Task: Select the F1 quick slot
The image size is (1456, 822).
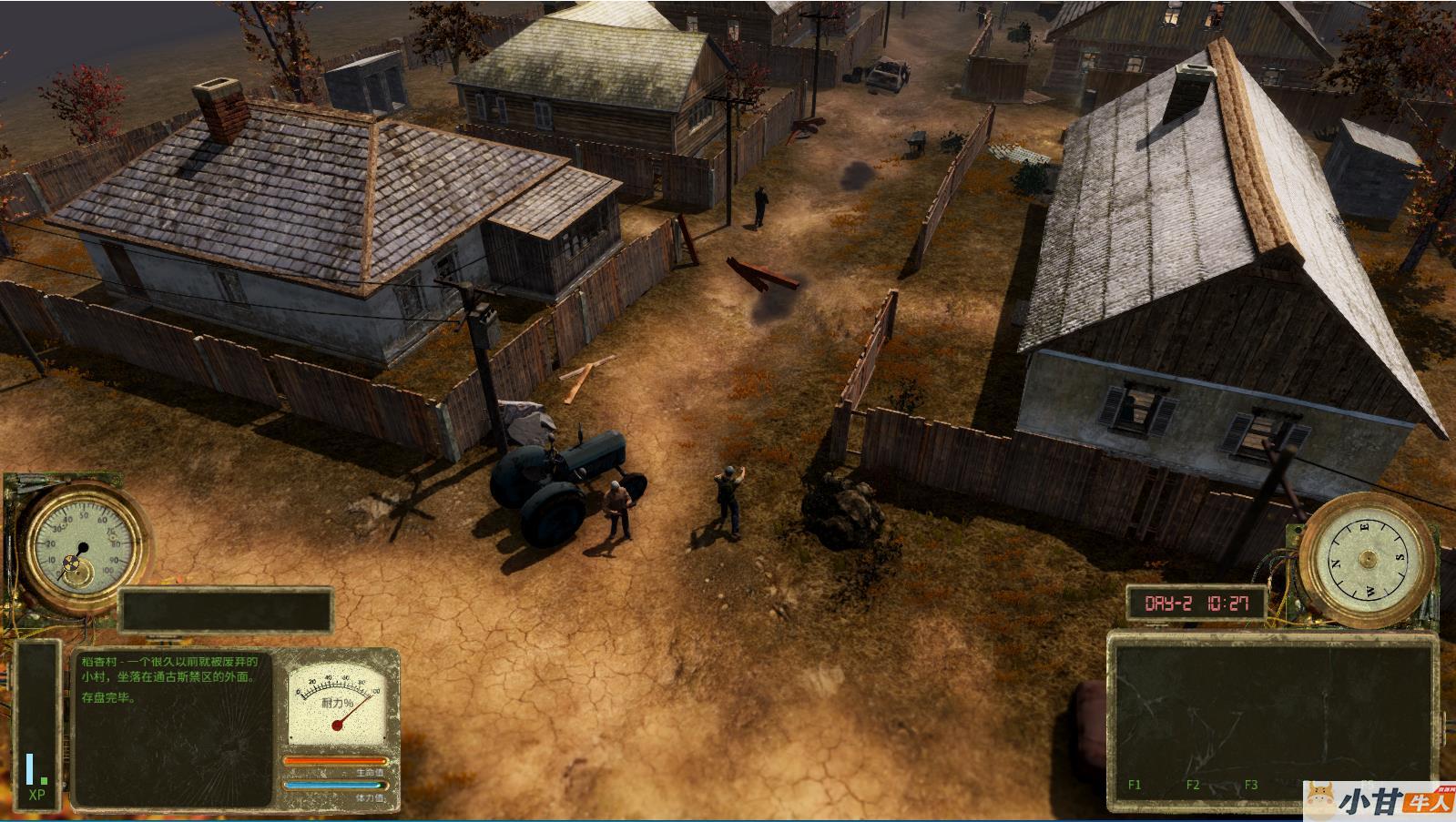Action: [x=1135, y=784]
